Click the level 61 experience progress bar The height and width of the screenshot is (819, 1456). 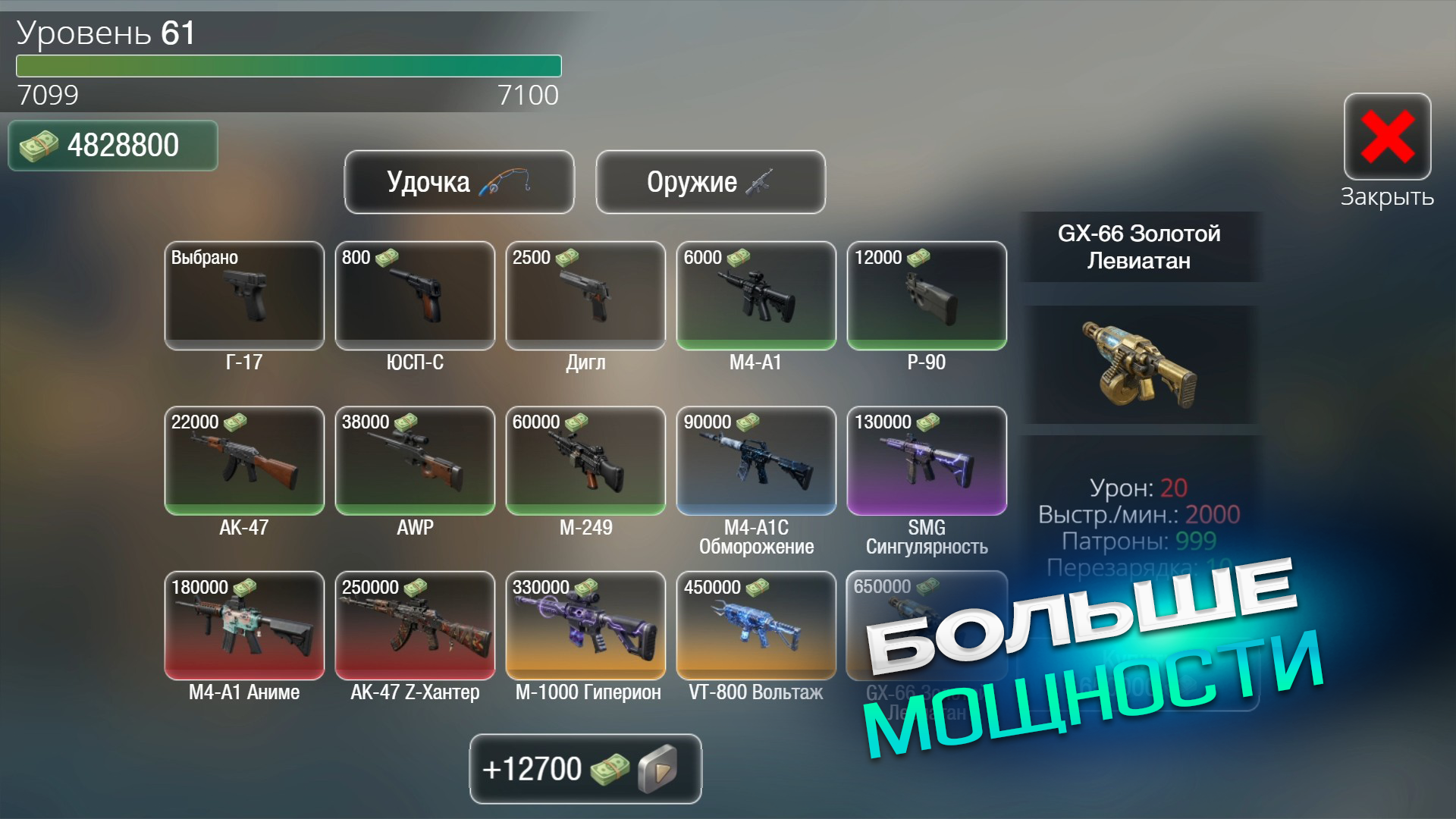pos(288,67)
